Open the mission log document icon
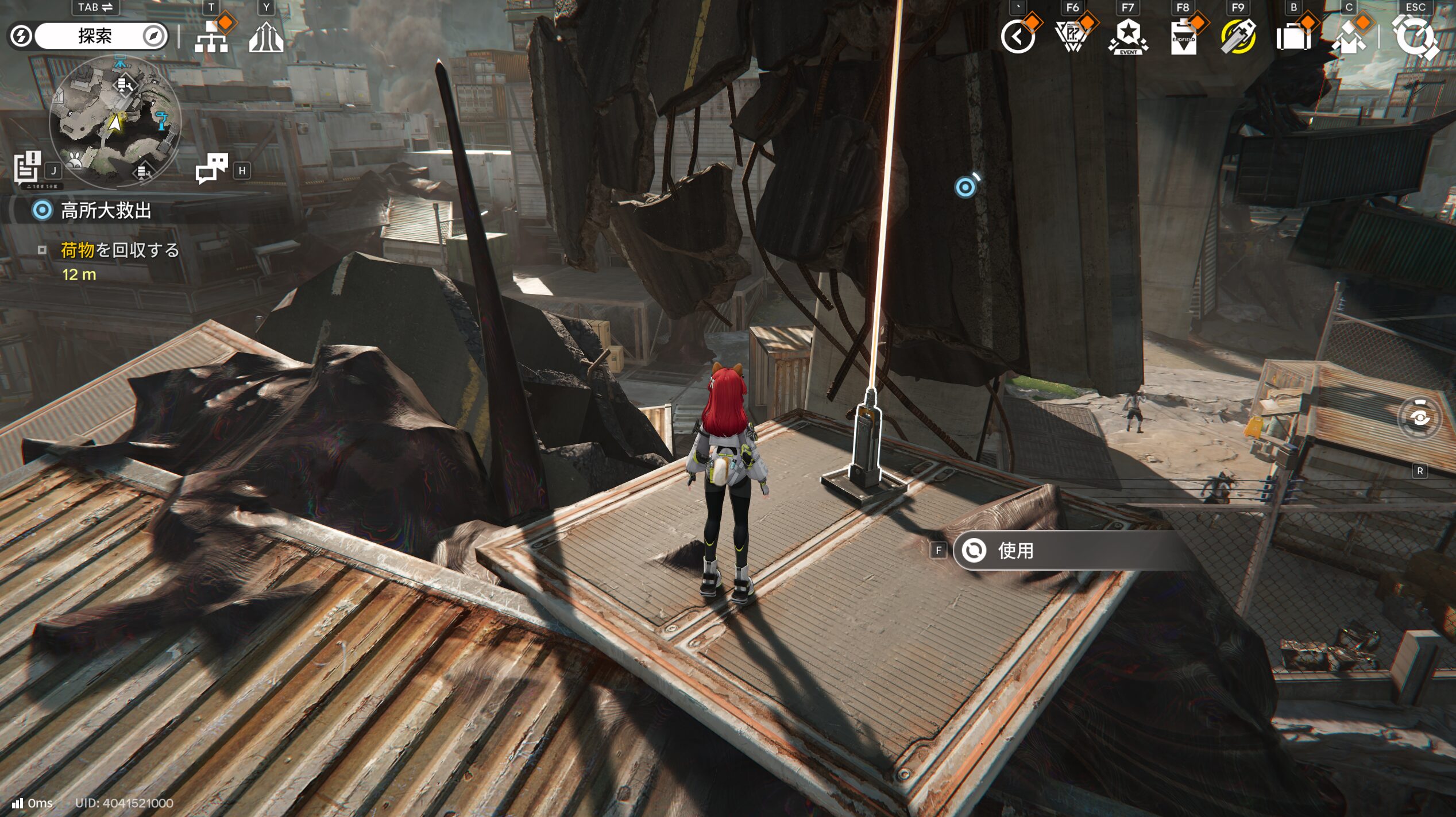 coord(27,168)
